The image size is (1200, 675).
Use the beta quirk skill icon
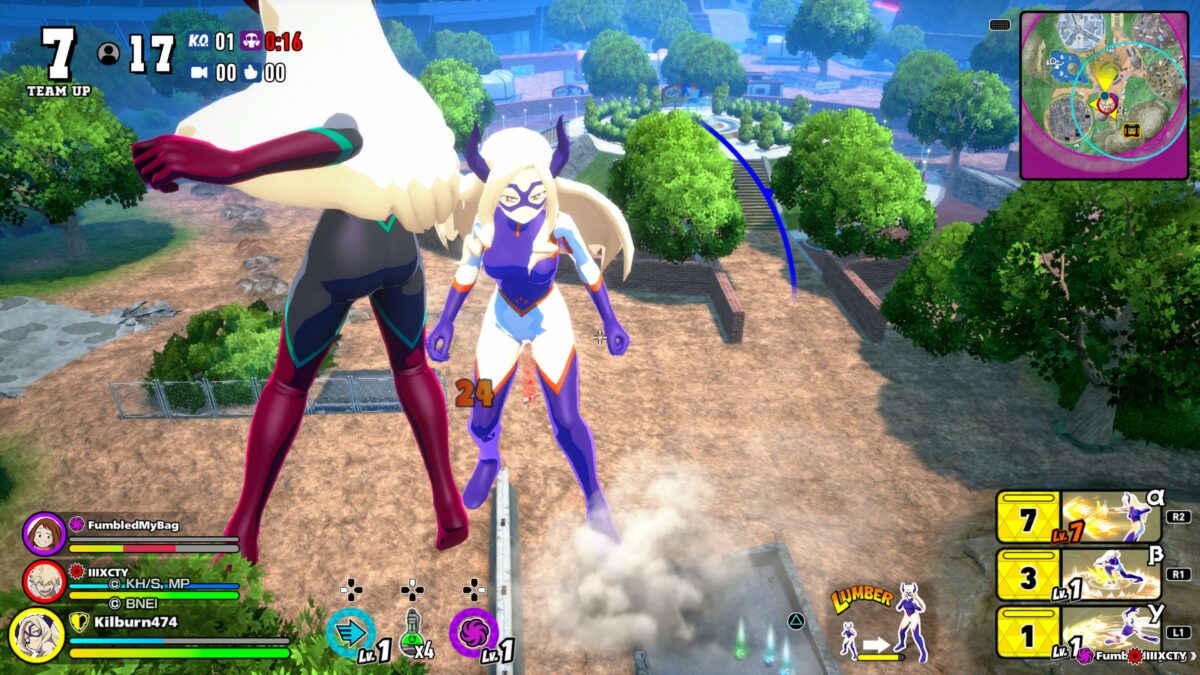pyautogui.click(x=1110, y=573)
